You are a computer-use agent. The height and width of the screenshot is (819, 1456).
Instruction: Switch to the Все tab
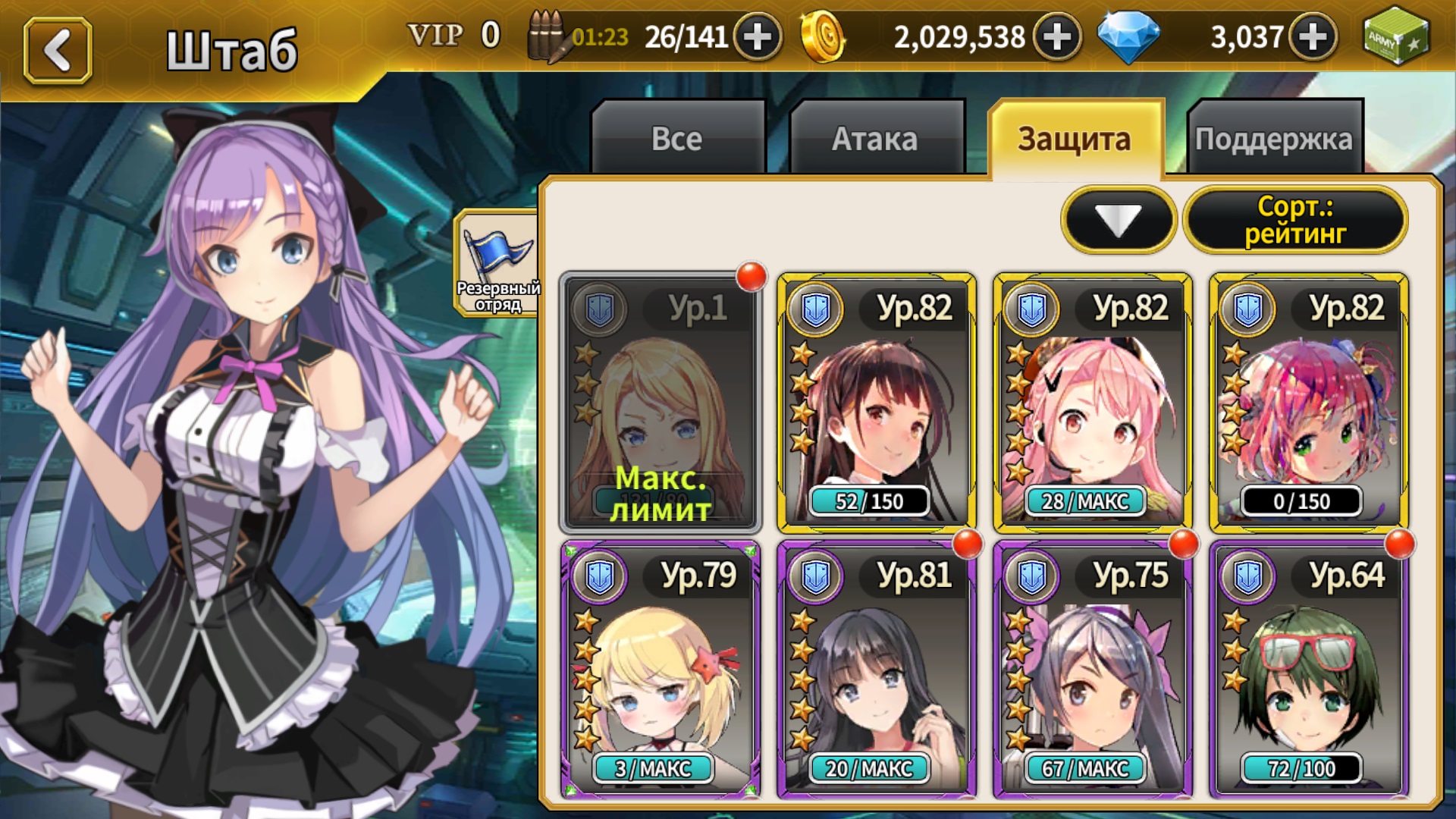click(x=677, y=139)
